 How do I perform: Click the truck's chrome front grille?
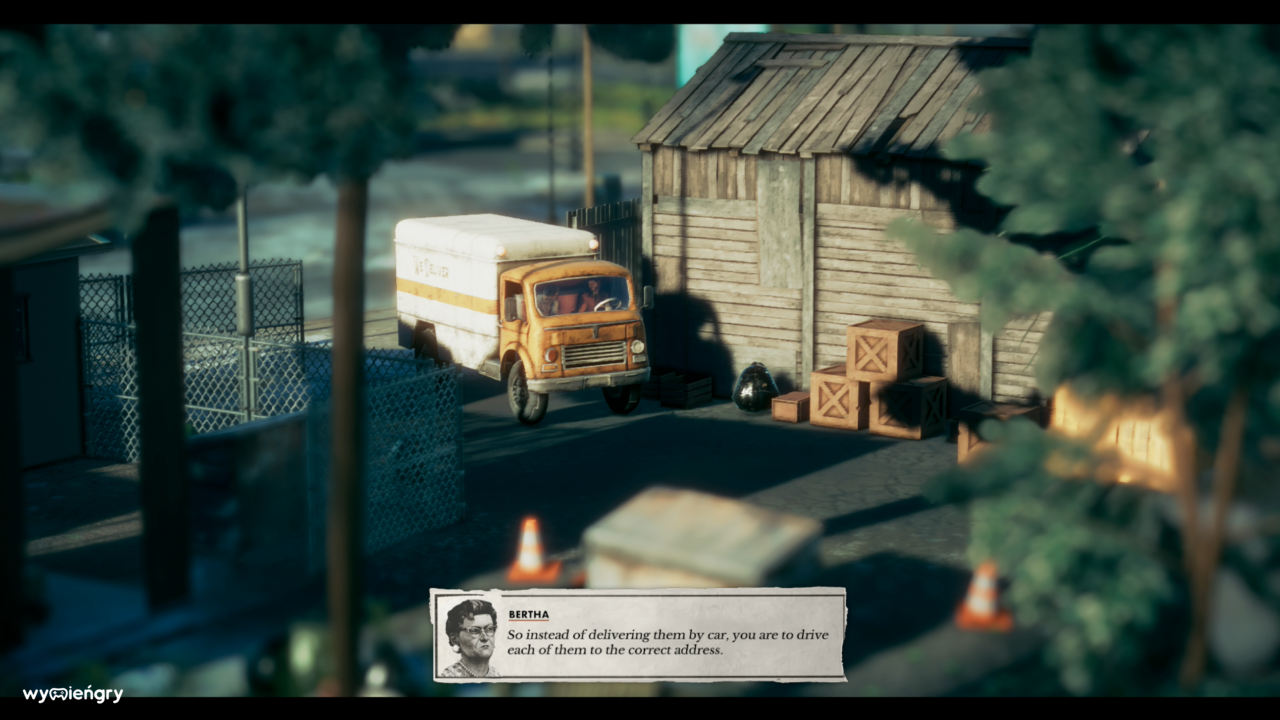pyautogui.click(x=595, y=353)
